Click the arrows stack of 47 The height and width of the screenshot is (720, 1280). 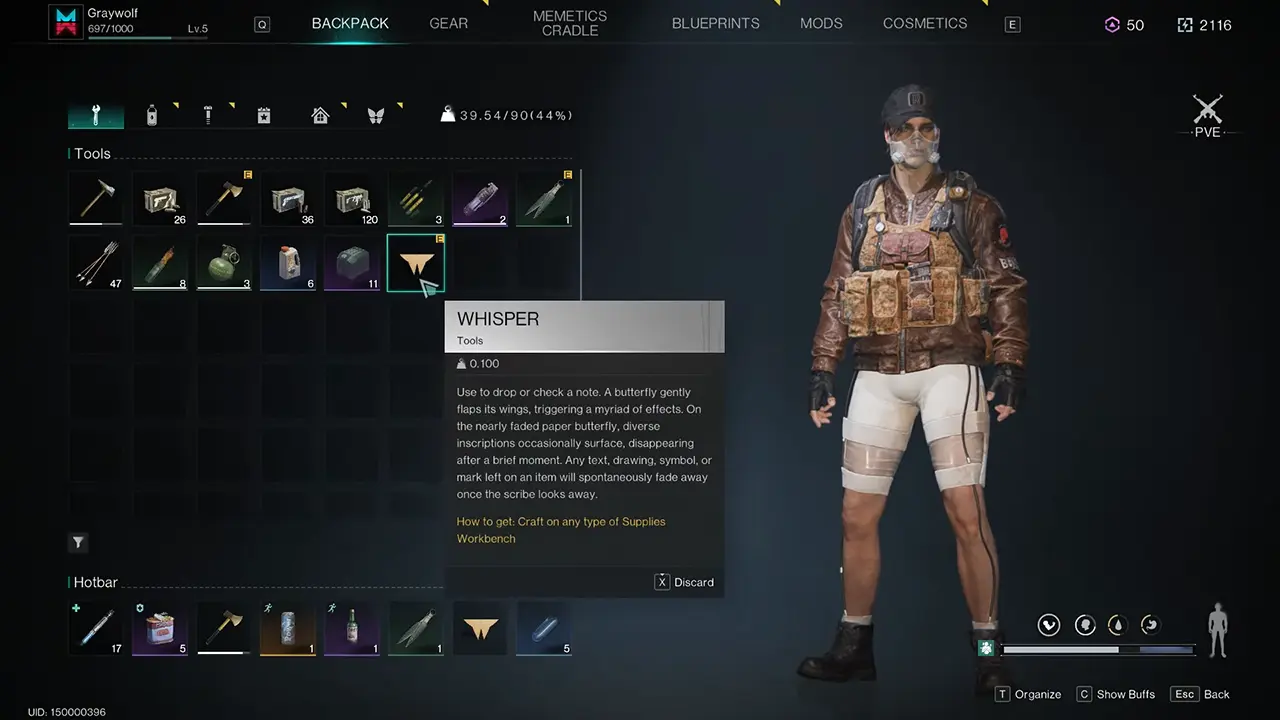96,263
